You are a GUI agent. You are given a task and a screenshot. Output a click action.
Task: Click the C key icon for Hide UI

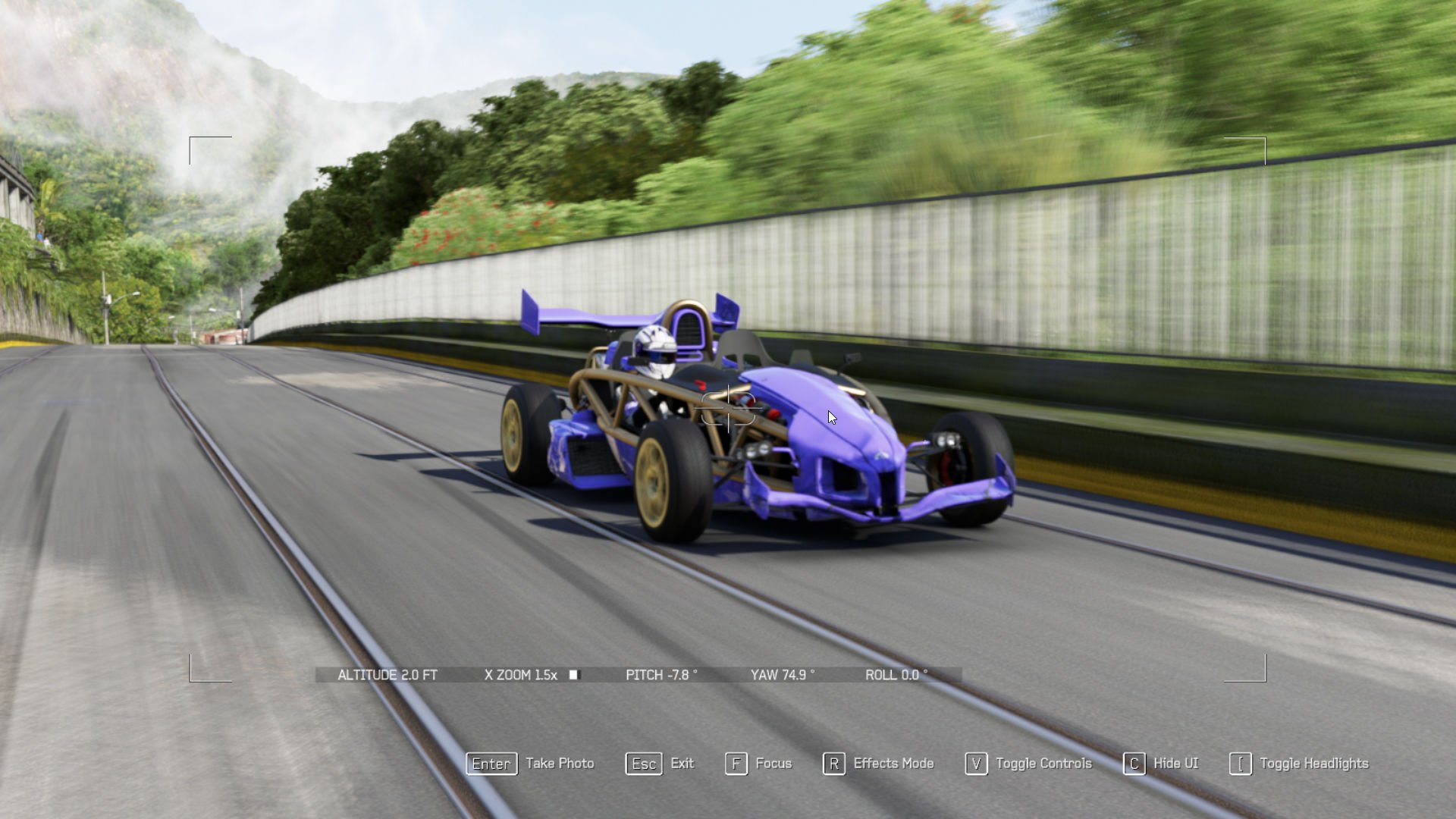(1134, 764)
